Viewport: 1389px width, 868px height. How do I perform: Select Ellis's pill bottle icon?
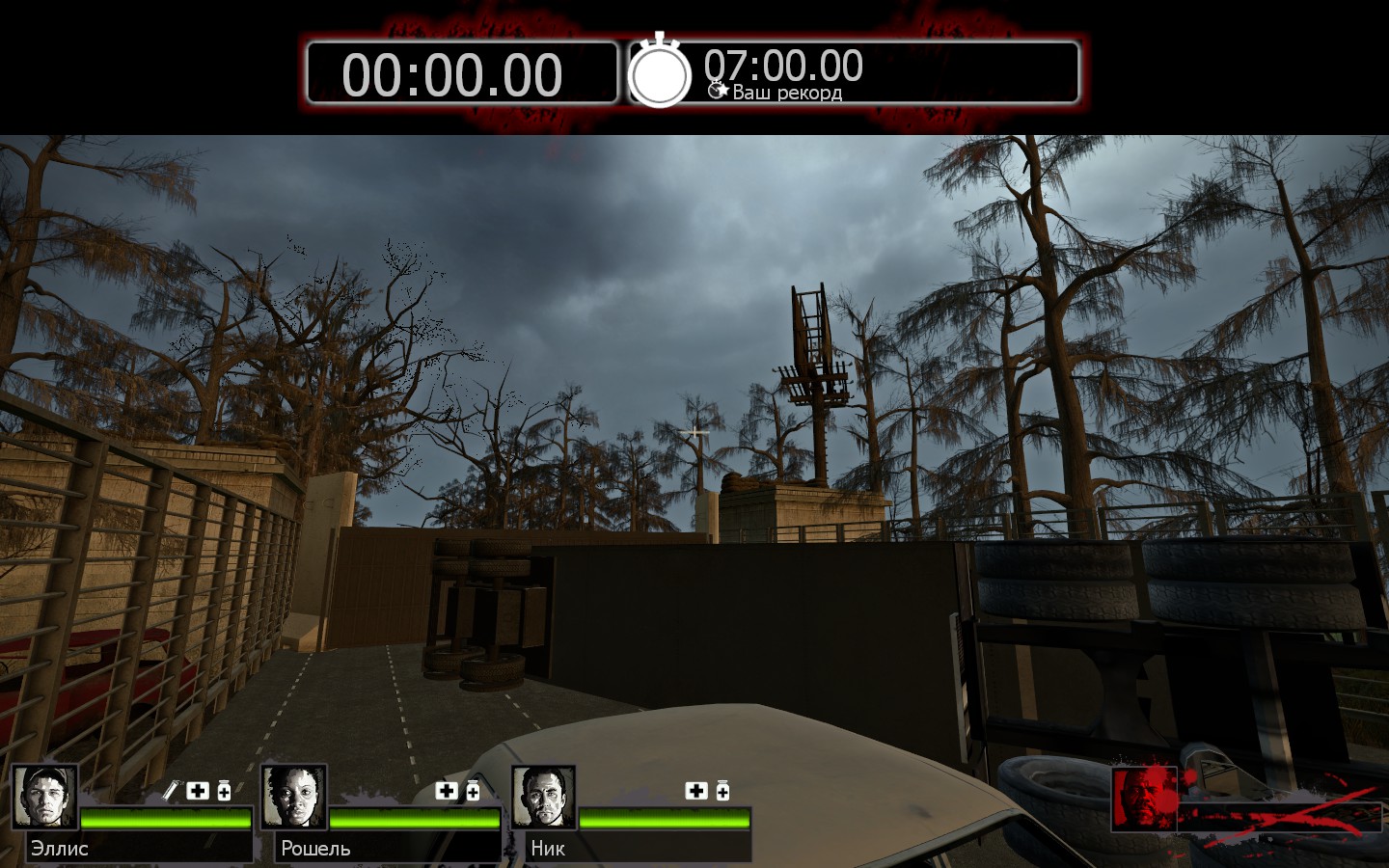point(224,791)
